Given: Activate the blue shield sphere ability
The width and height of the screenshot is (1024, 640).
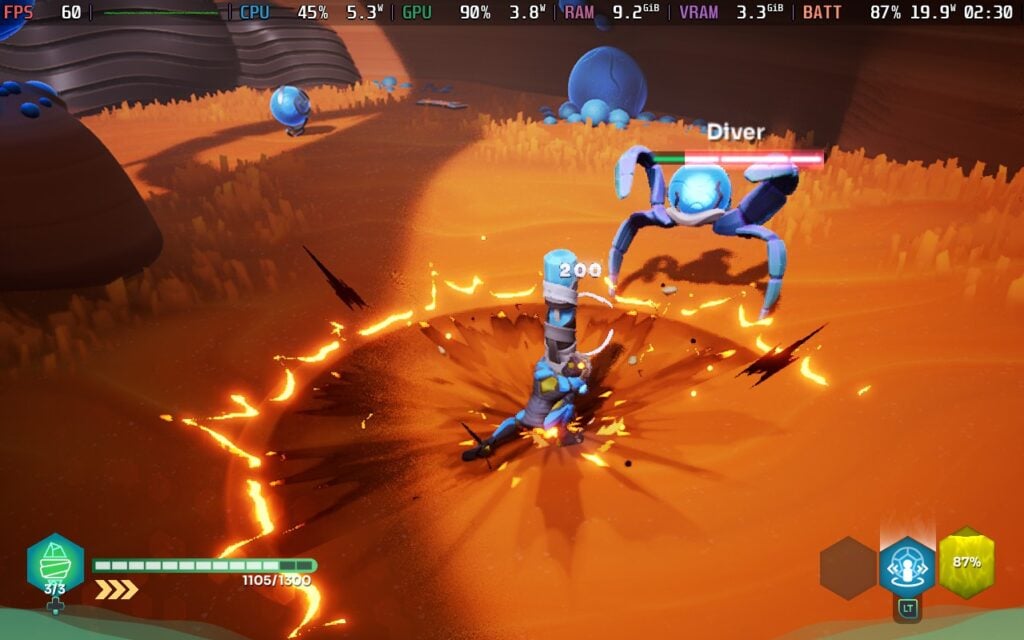Looking at the screenshot, I should click(x=907, y=566).
